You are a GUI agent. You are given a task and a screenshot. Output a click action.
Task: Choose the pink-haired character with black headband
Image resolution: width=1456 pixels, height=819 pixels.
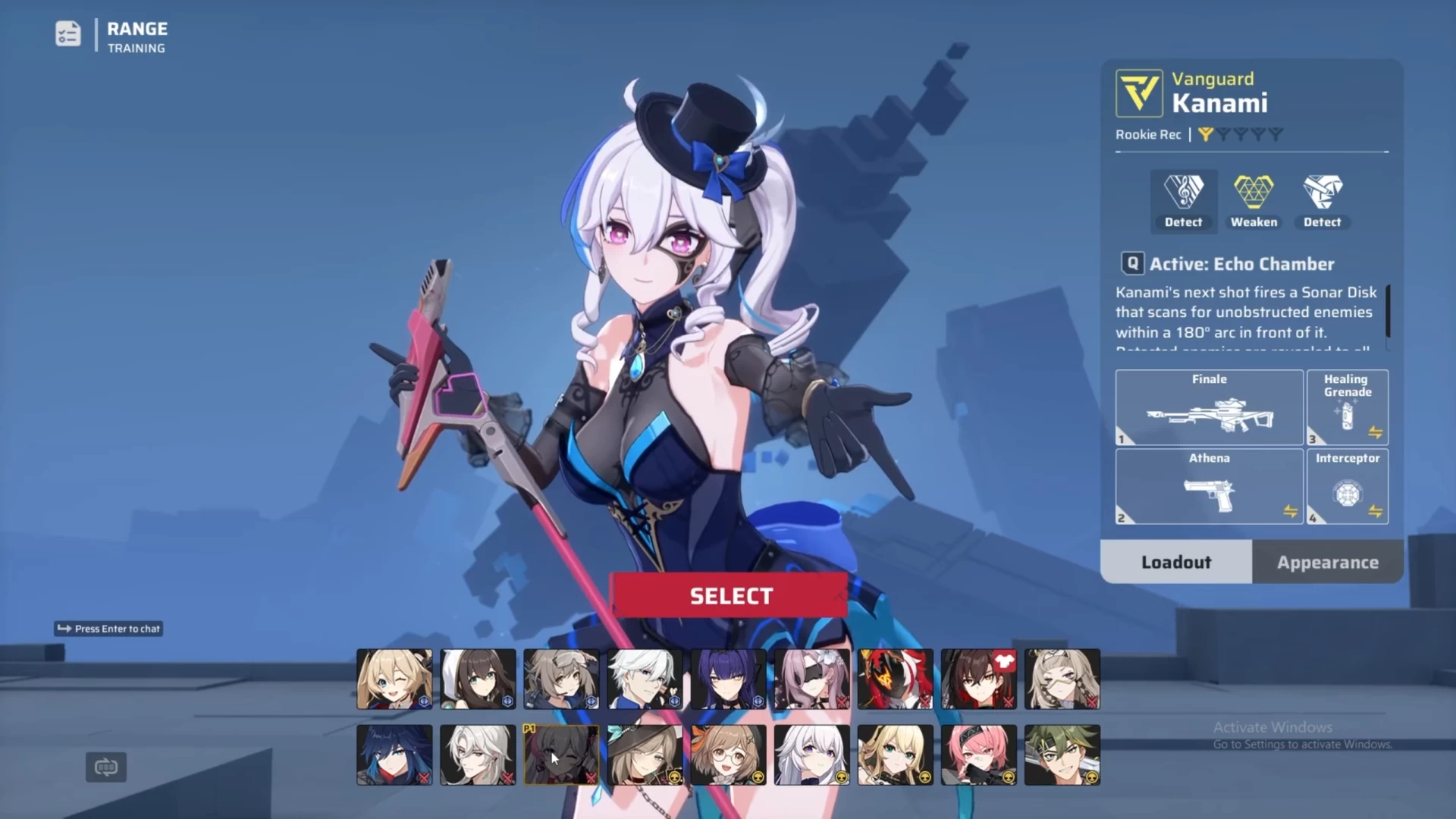click(x=978, y=755)
